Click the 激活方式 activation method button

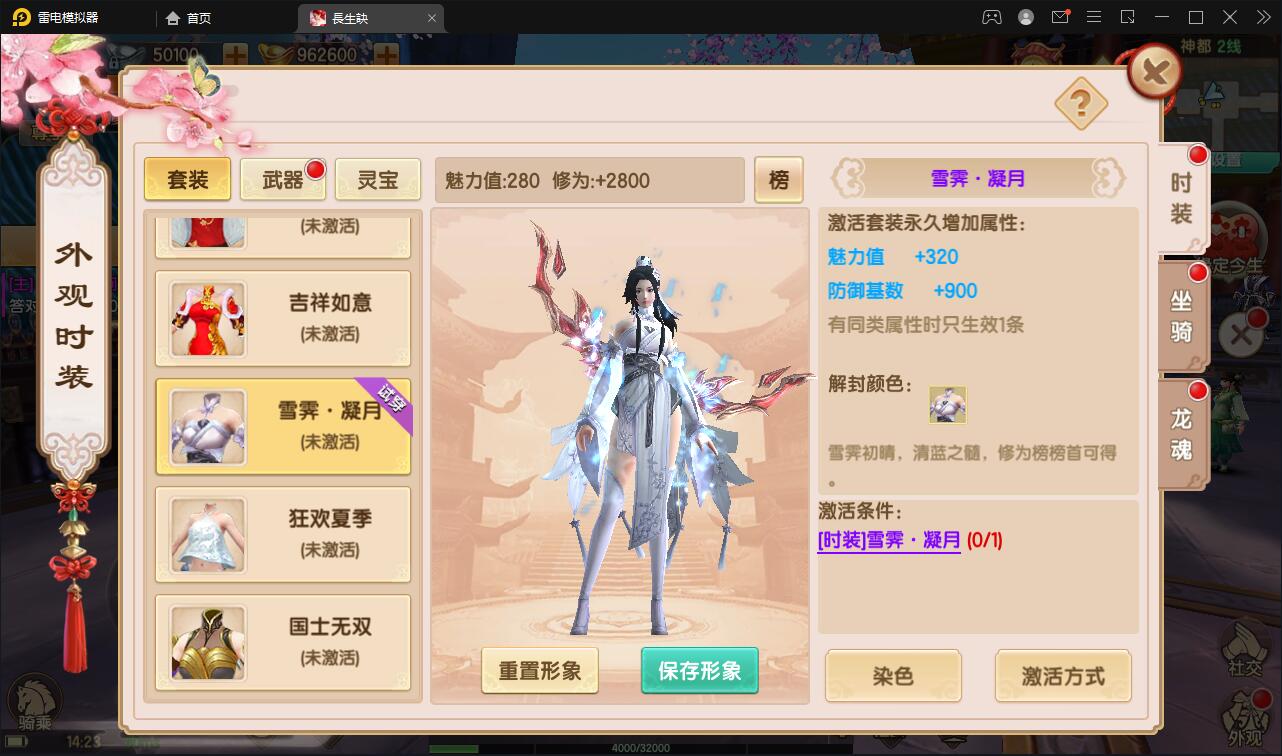click(x=1062, y=676)
